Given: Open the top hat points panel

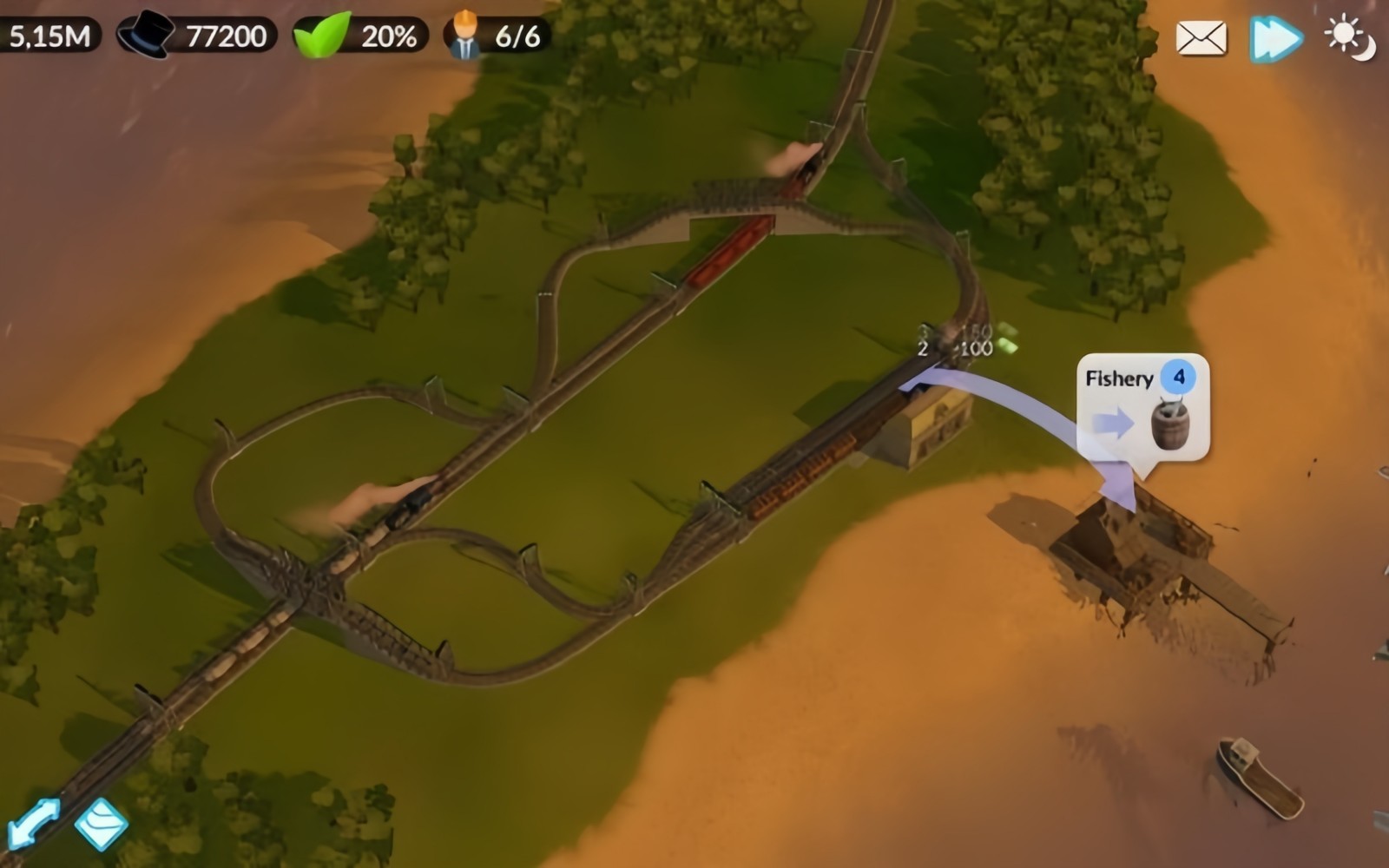Looking at the screenshot, I should coord(196,36).
